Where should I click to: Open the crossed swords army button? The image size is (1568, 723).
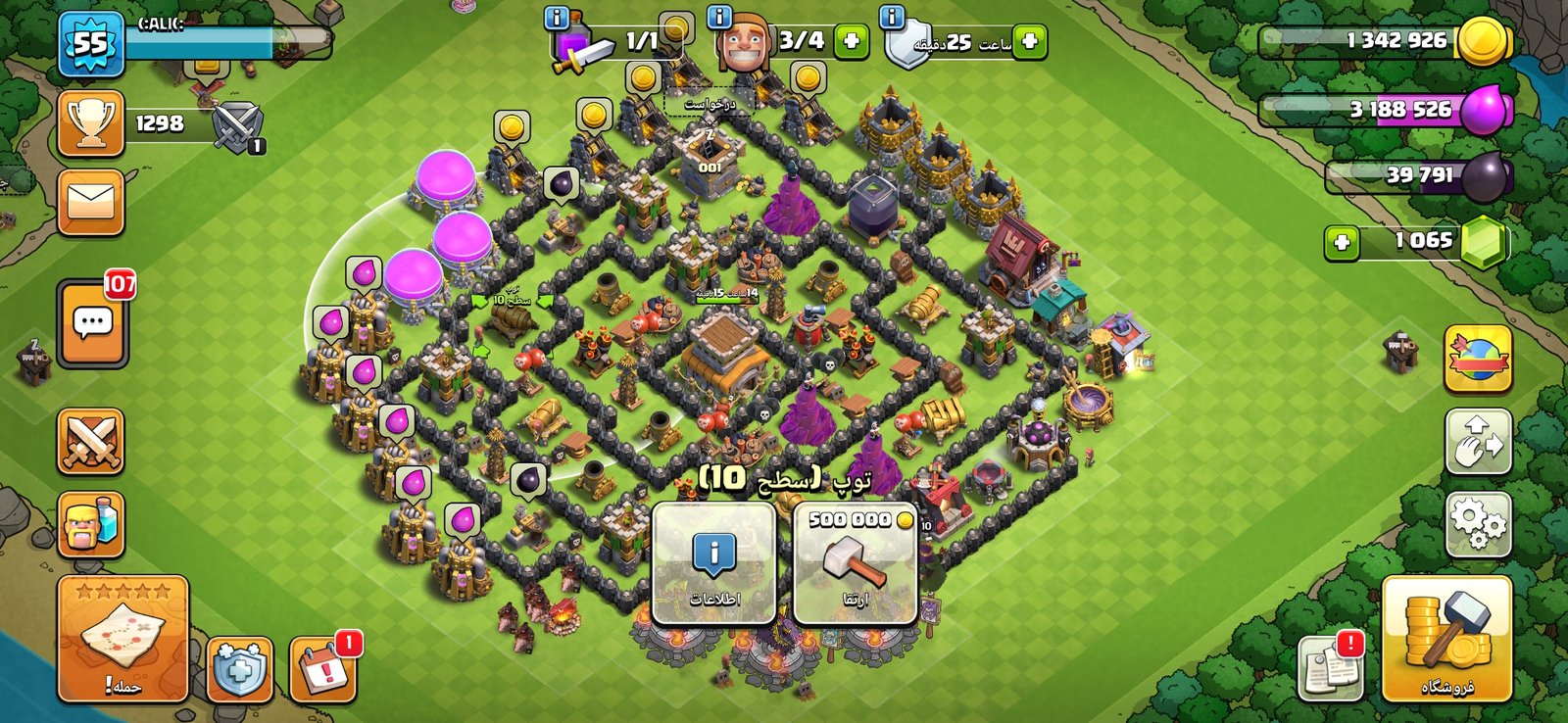(91, 441)
